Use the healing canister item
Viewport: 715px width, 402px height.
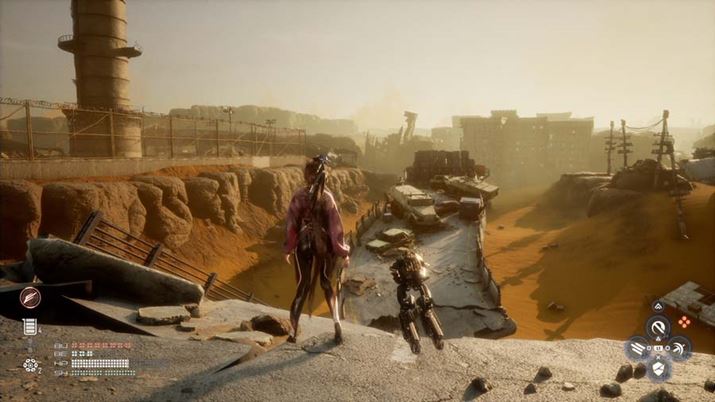(31, 327)
